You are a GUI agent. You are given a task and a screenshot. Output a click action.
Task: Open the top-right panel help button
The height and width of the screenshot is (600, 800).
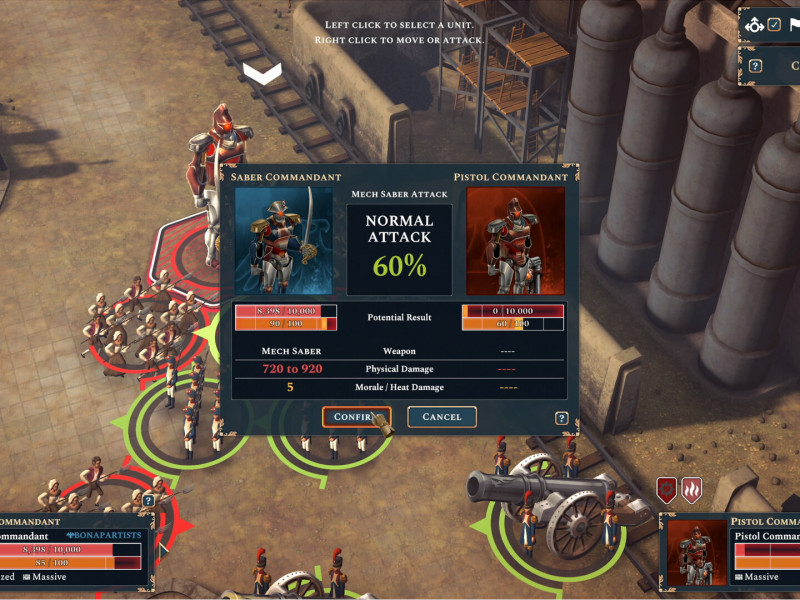click(x=756, y=66)
